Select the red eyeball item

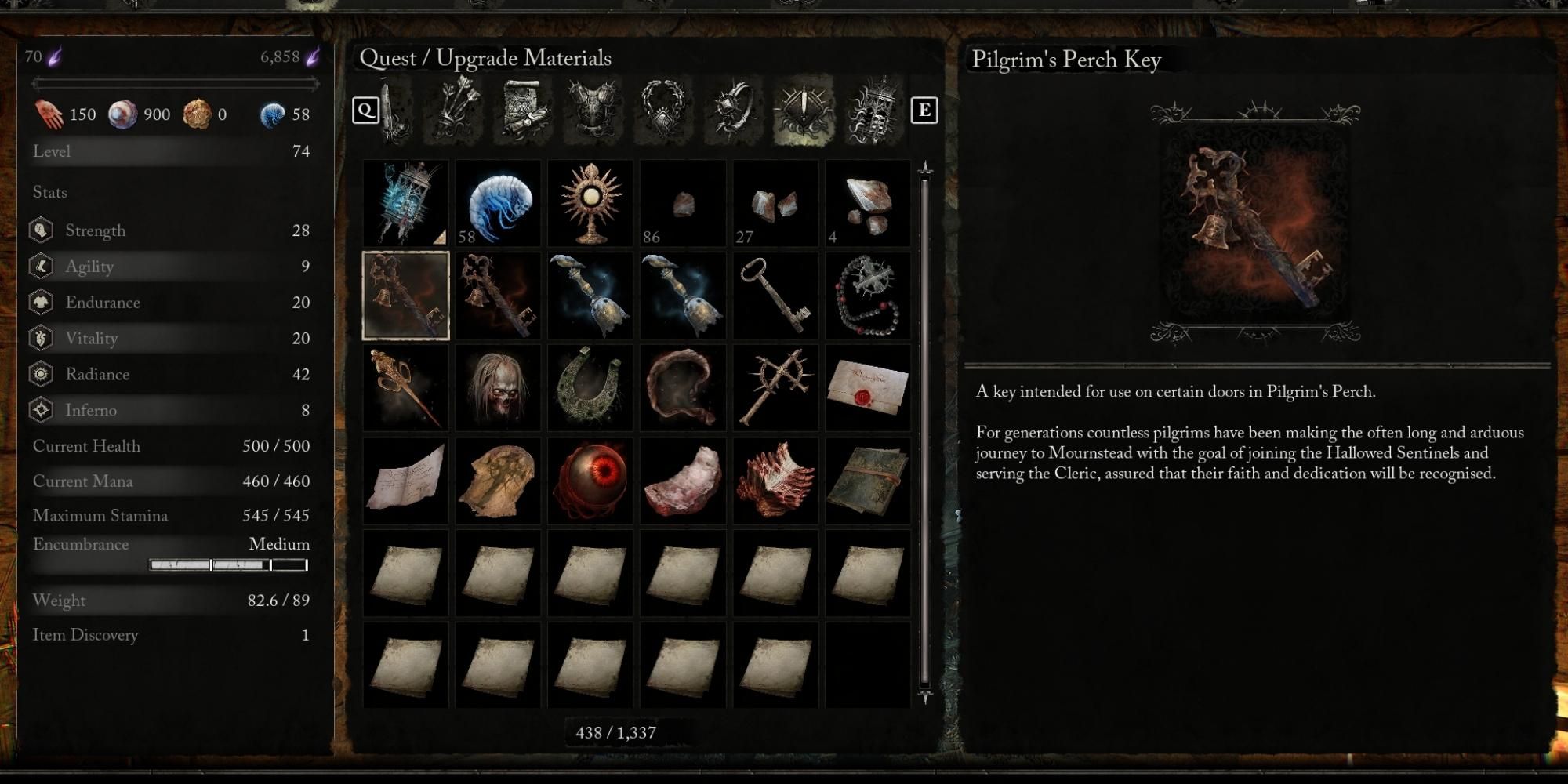593,481
